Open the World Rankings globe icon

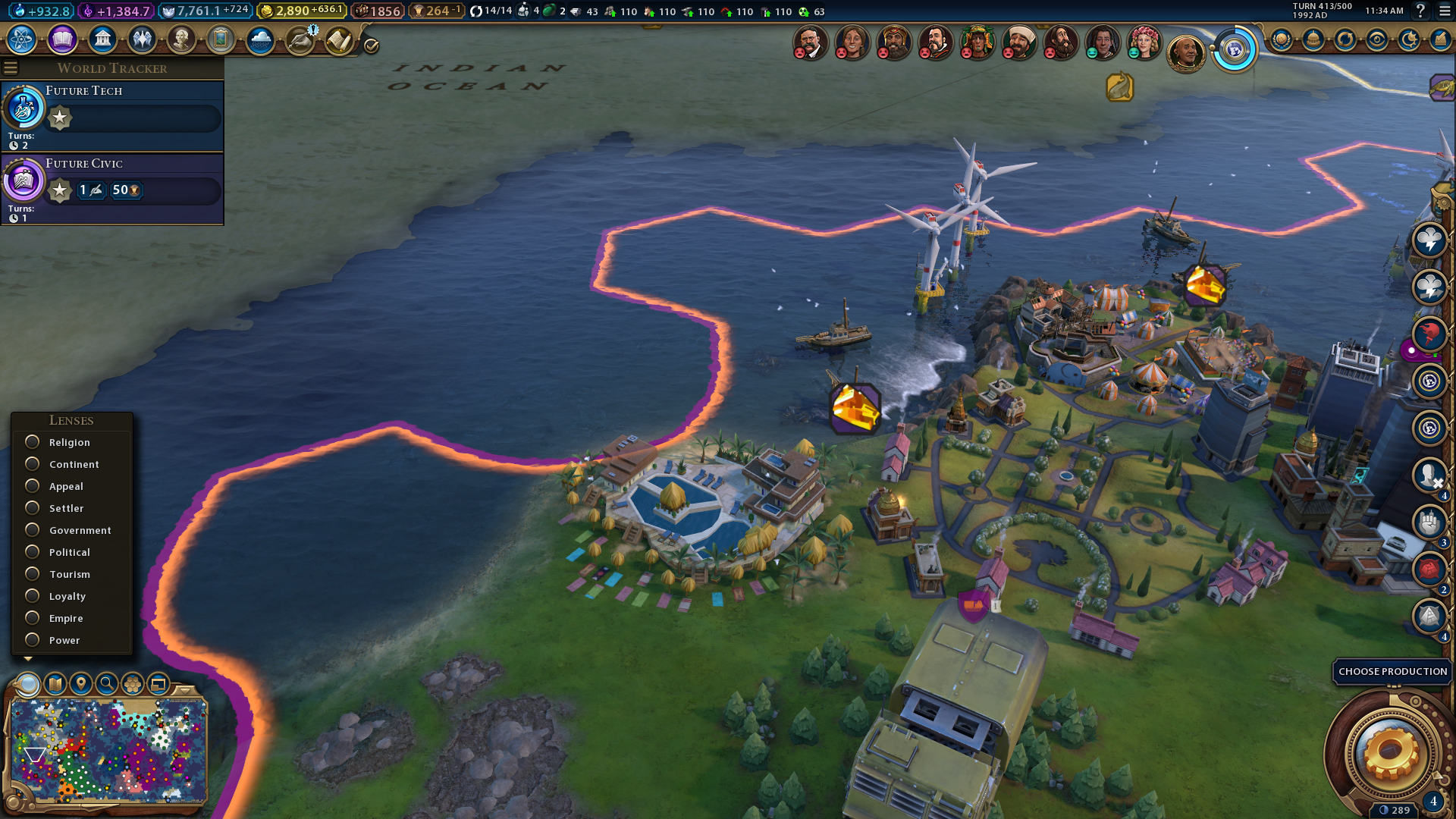click(1235, 51)
